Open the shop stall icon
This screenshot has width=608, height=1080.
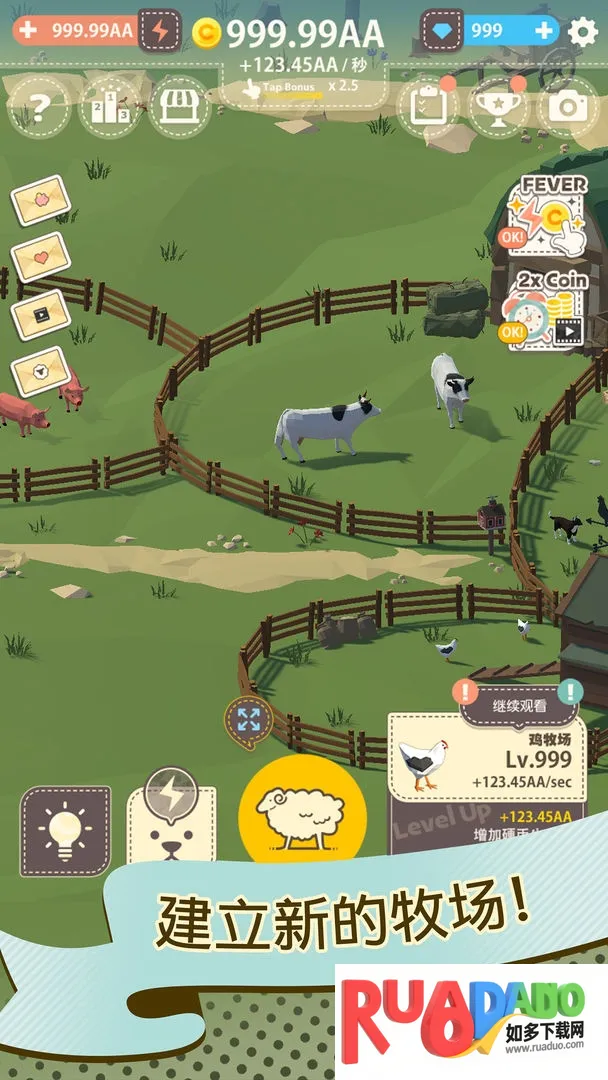click(179, 107)
